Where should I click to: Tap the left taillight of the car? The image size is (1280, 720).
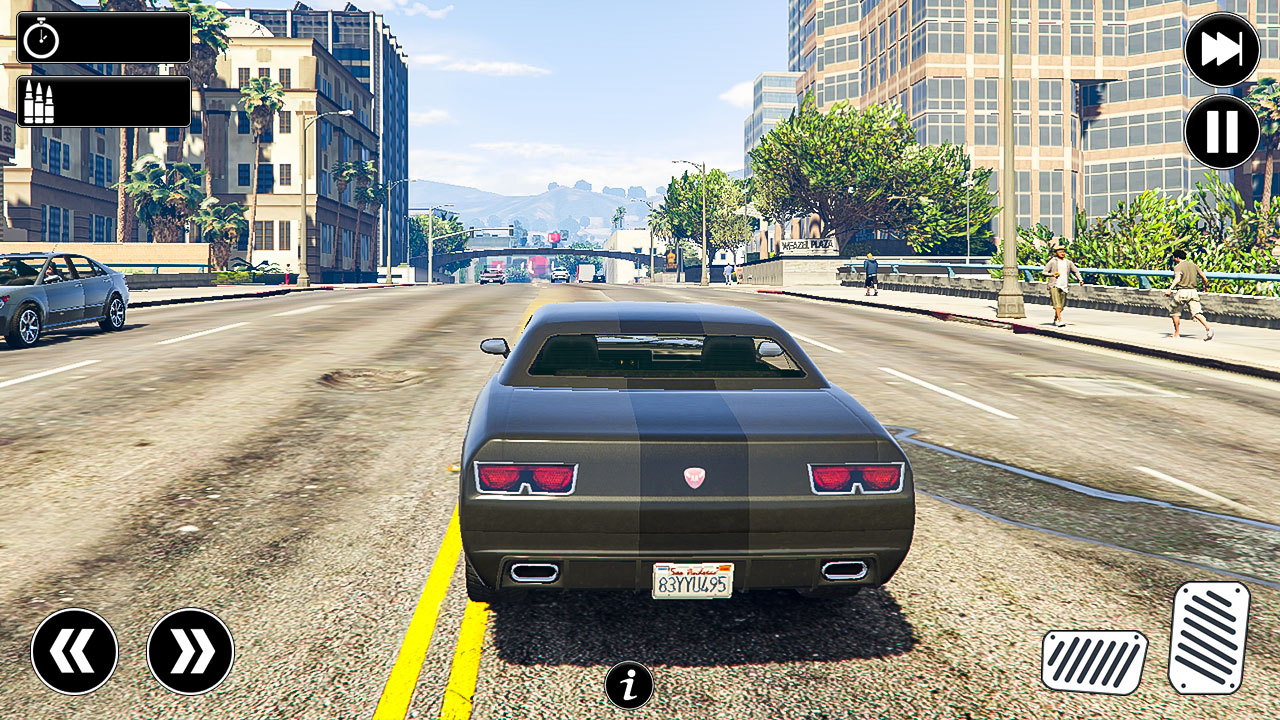pos(527,480)
